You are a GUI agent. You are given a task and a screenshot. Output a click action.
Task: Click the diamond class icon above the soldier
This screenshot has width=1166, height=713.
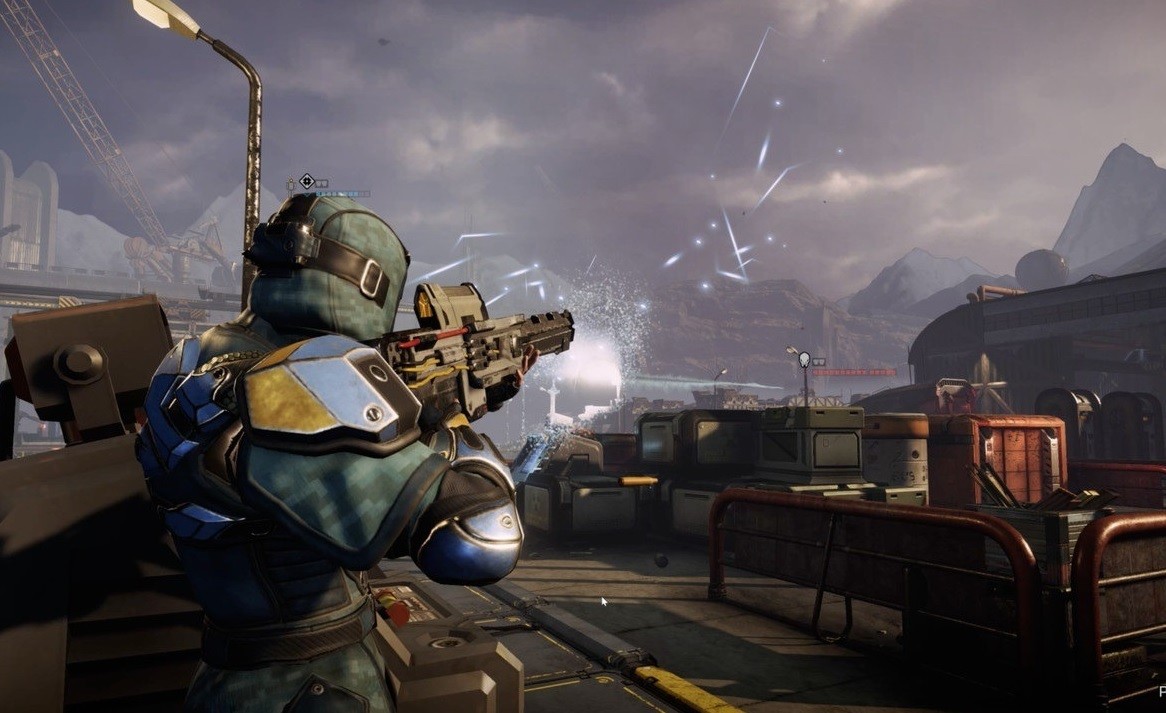coord(307,181)
